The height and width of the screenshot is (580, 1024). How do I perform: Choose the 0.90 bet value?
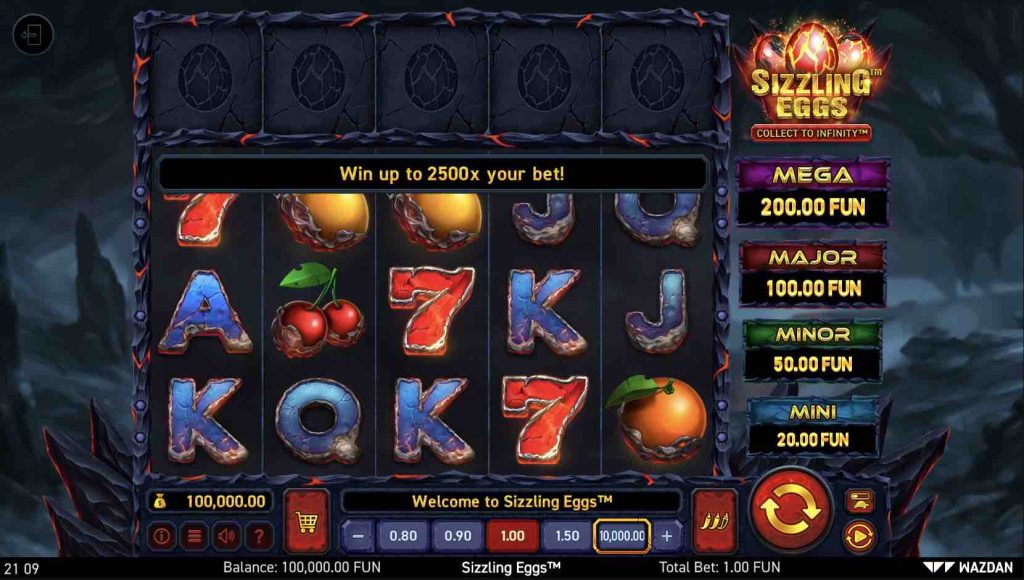pyautogui.click(x=457, y=535)
